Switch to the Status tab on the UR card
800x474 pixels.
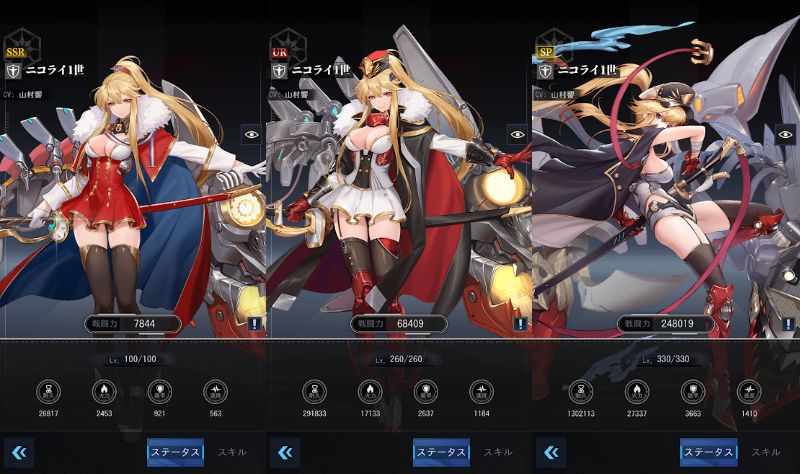tap(441, 452)
